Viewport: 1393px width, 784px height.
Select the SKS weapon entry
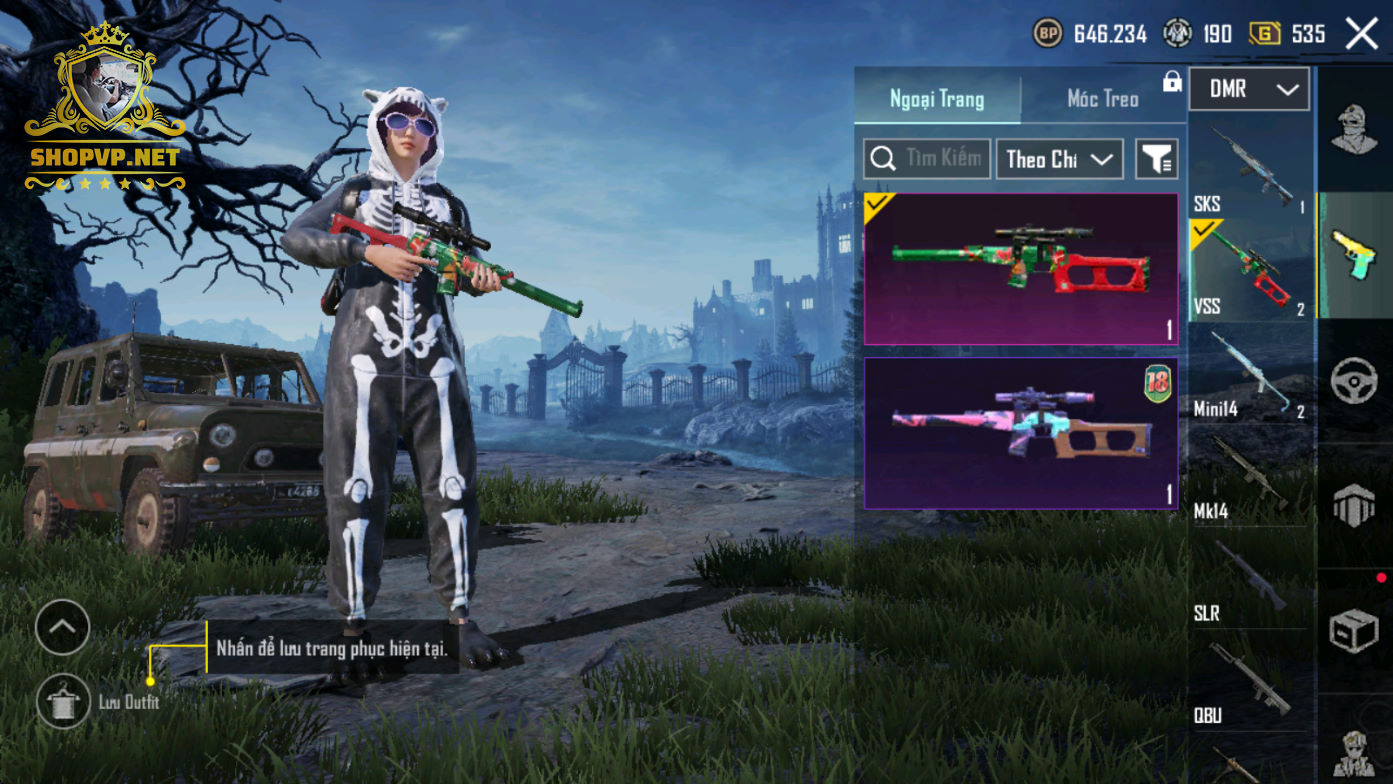click(x=1250, y=170)
